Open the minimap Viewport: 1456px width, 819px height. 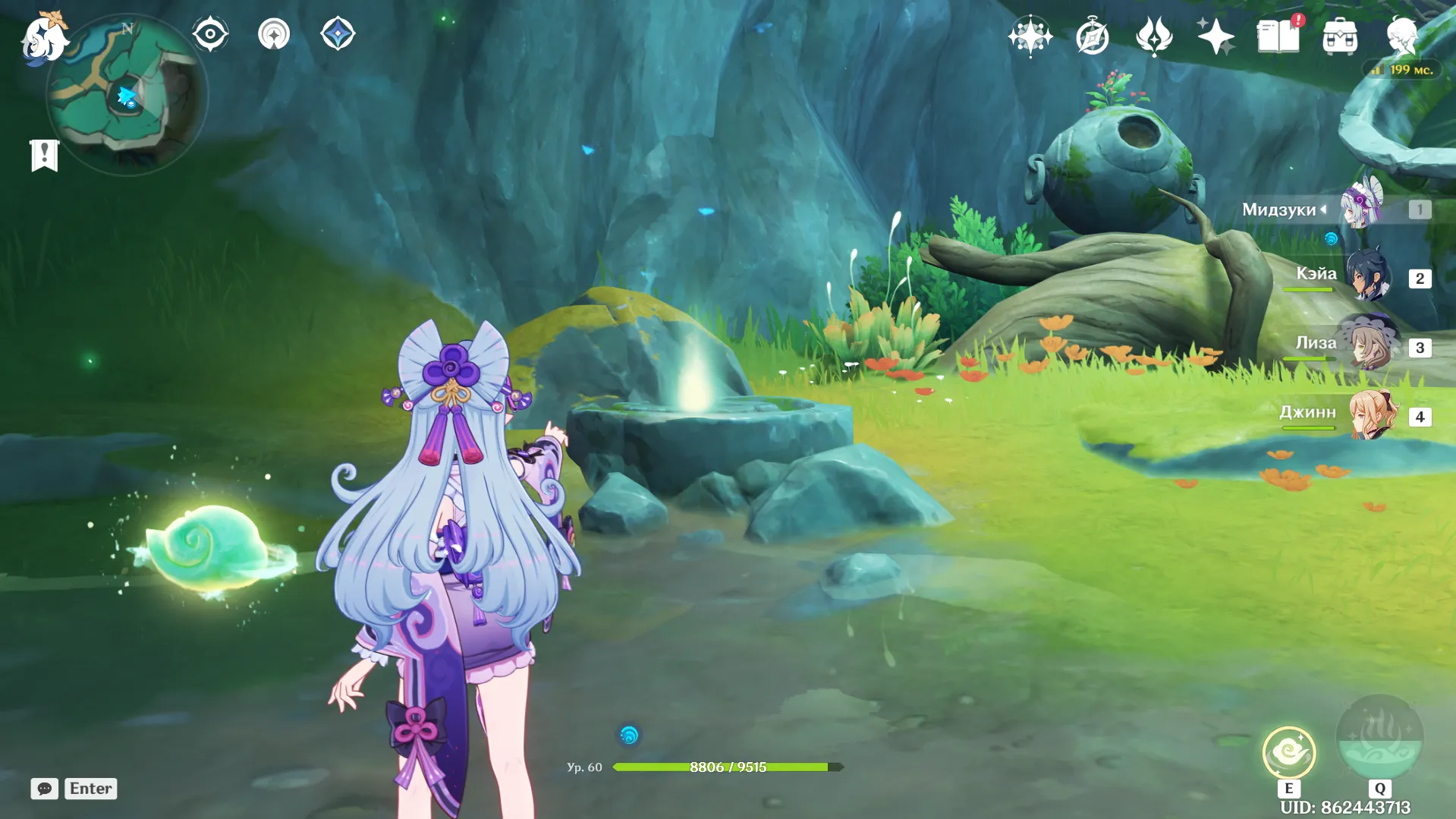coord(126,96)
